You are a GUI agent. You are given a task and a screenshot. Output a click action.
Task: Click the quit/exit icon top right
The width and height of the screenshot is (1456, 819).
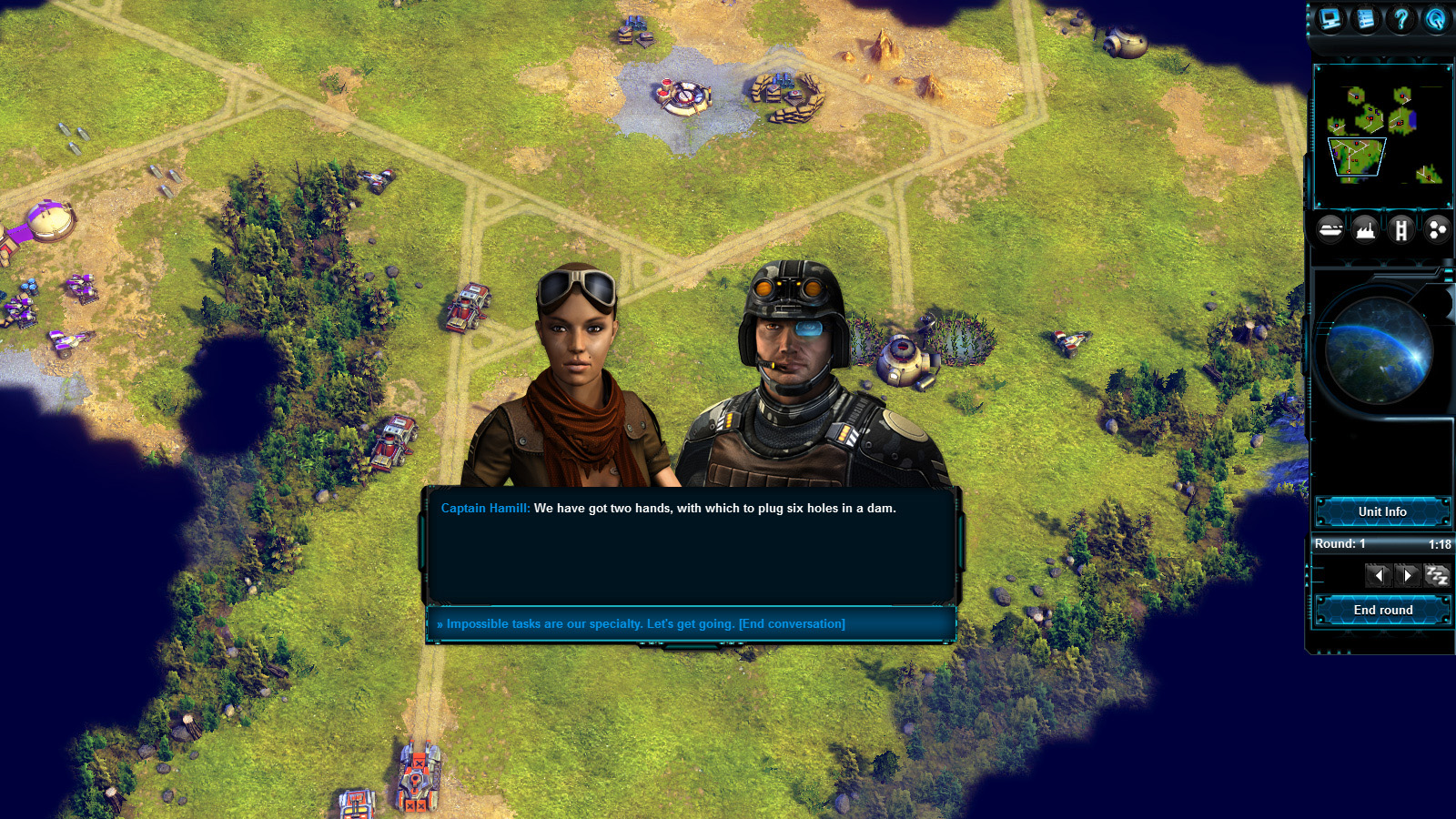[x=1437, y=20]
